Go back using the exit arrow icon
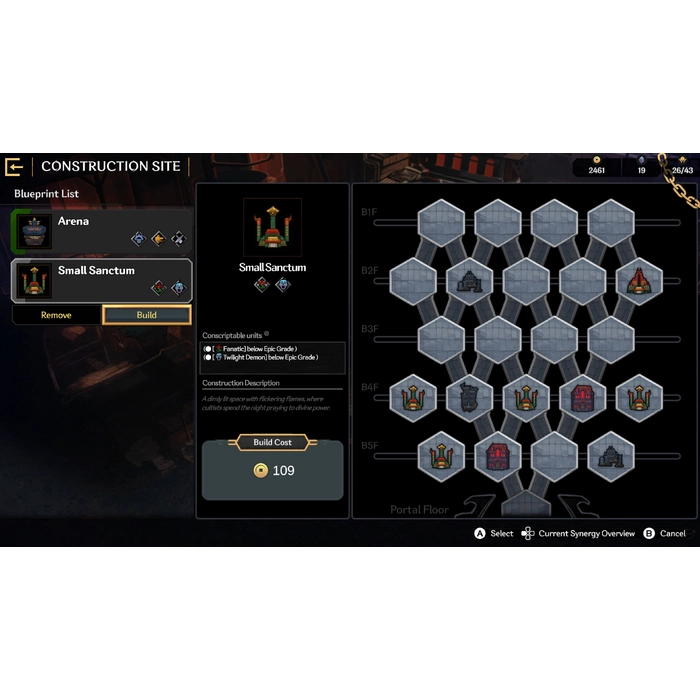Image resolution: width=700 pixels, height=700 pixels. tap(14, 166)
